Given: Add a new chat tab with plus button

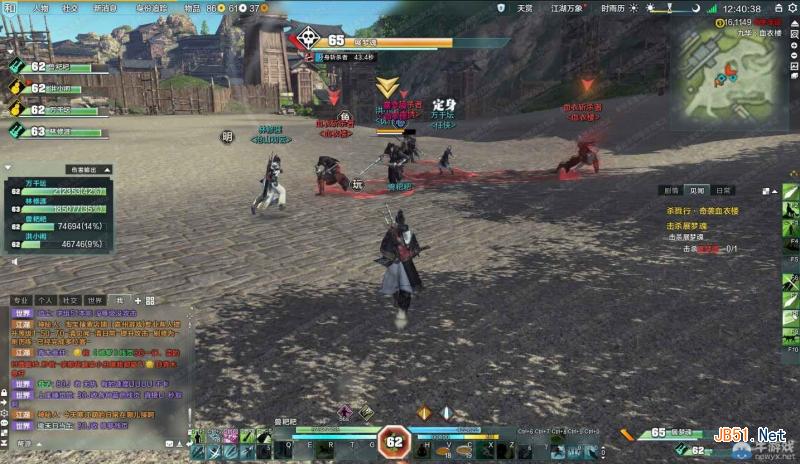Looking at the screenshot, I should coord(138,300).
